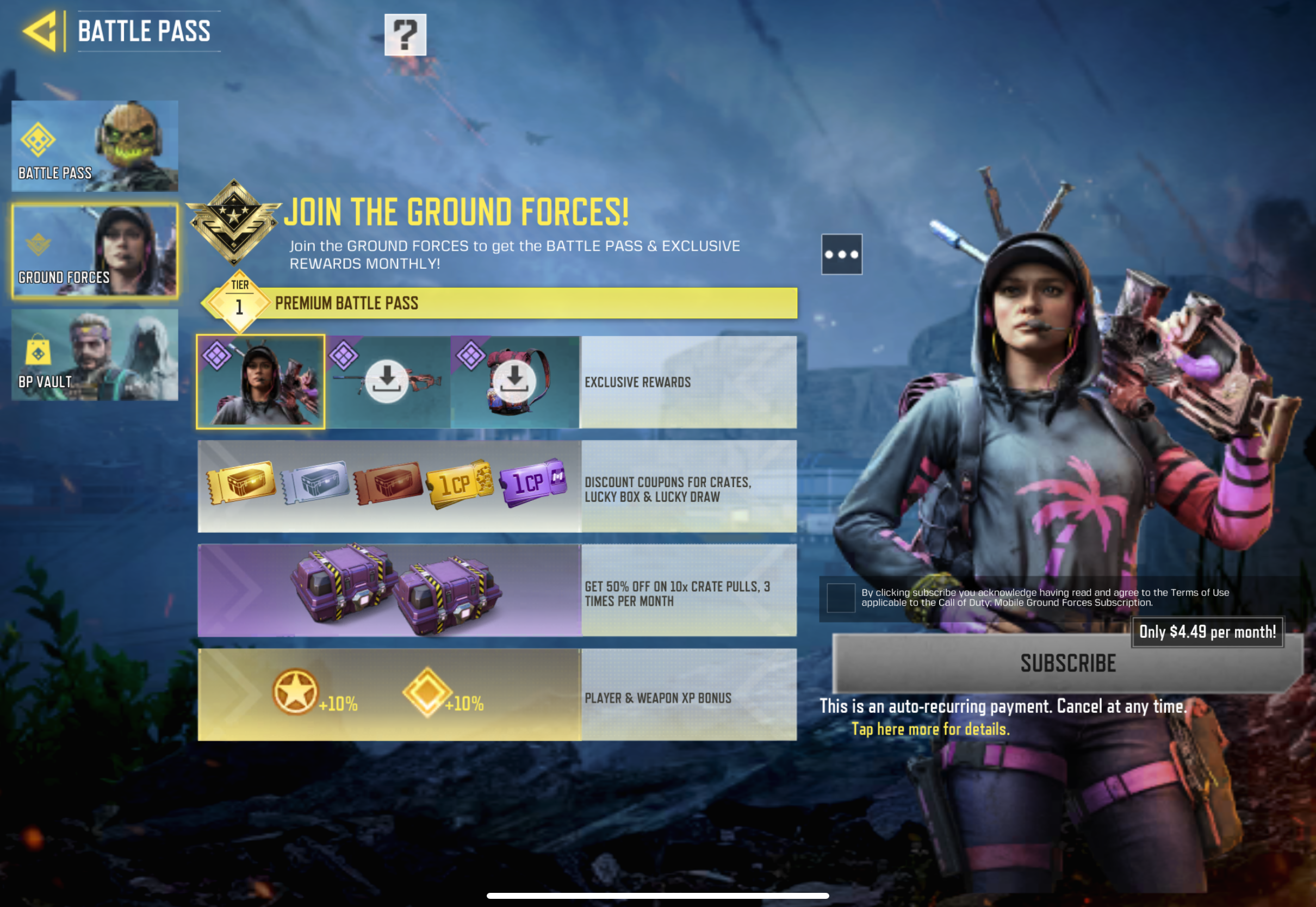Select the star player XP bonus icon
The height and width of the screenshot is (907, 1316).
tap(295, 692)
